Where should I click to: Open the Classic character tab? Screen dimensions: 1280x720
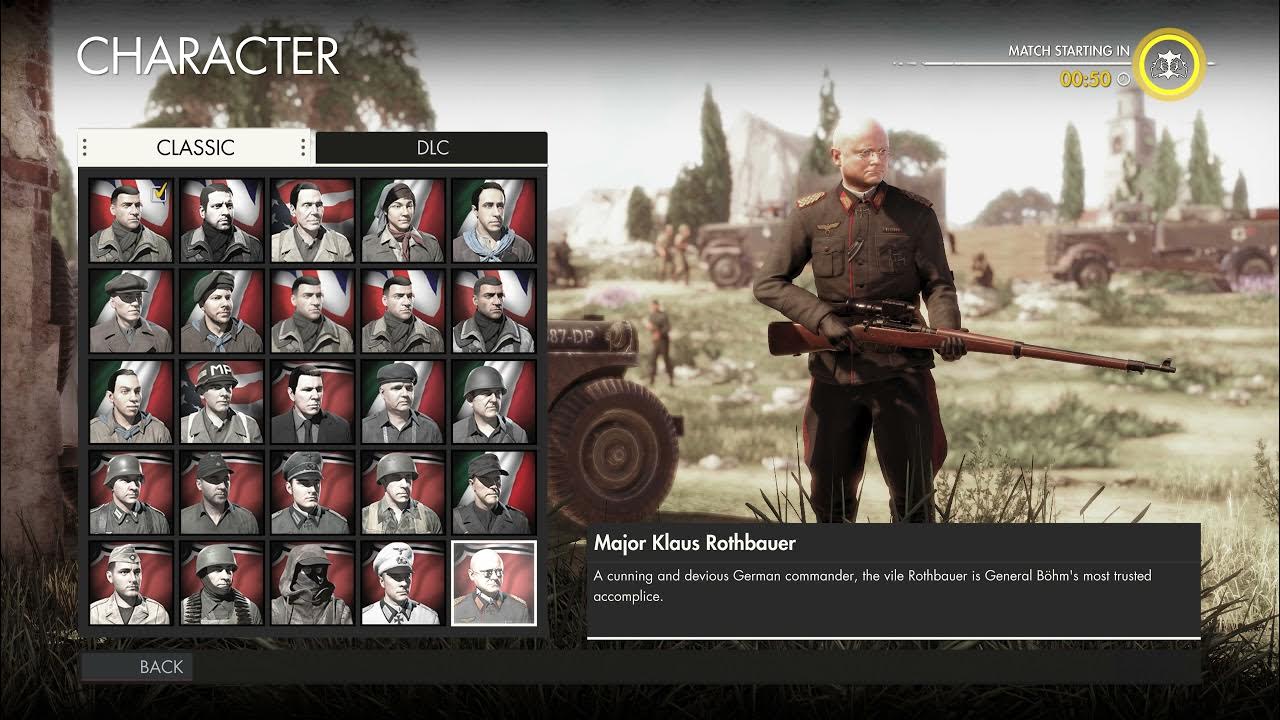click(x=195, y=148)
